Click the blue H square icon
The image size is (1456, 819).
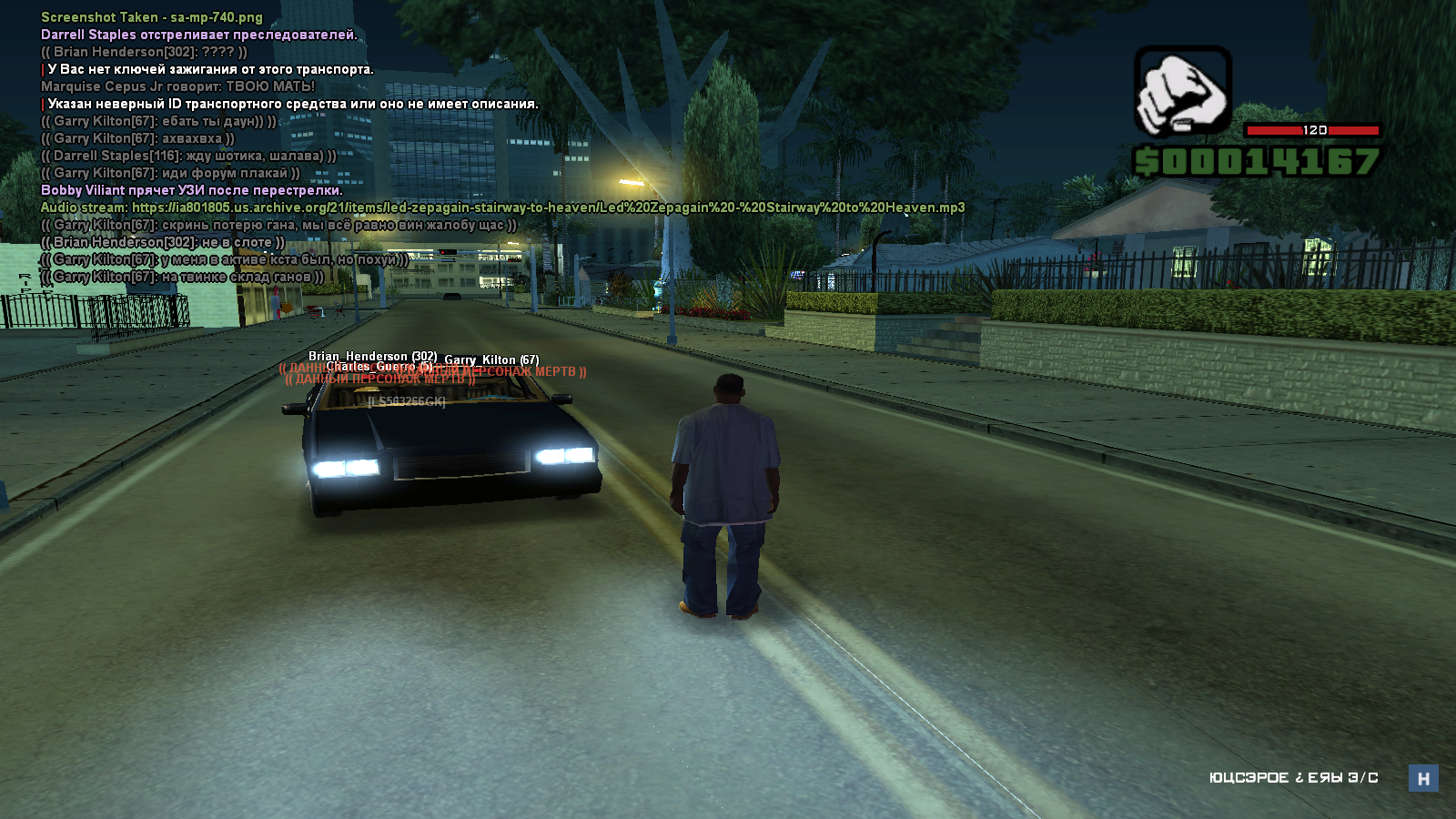[1423, 778]
